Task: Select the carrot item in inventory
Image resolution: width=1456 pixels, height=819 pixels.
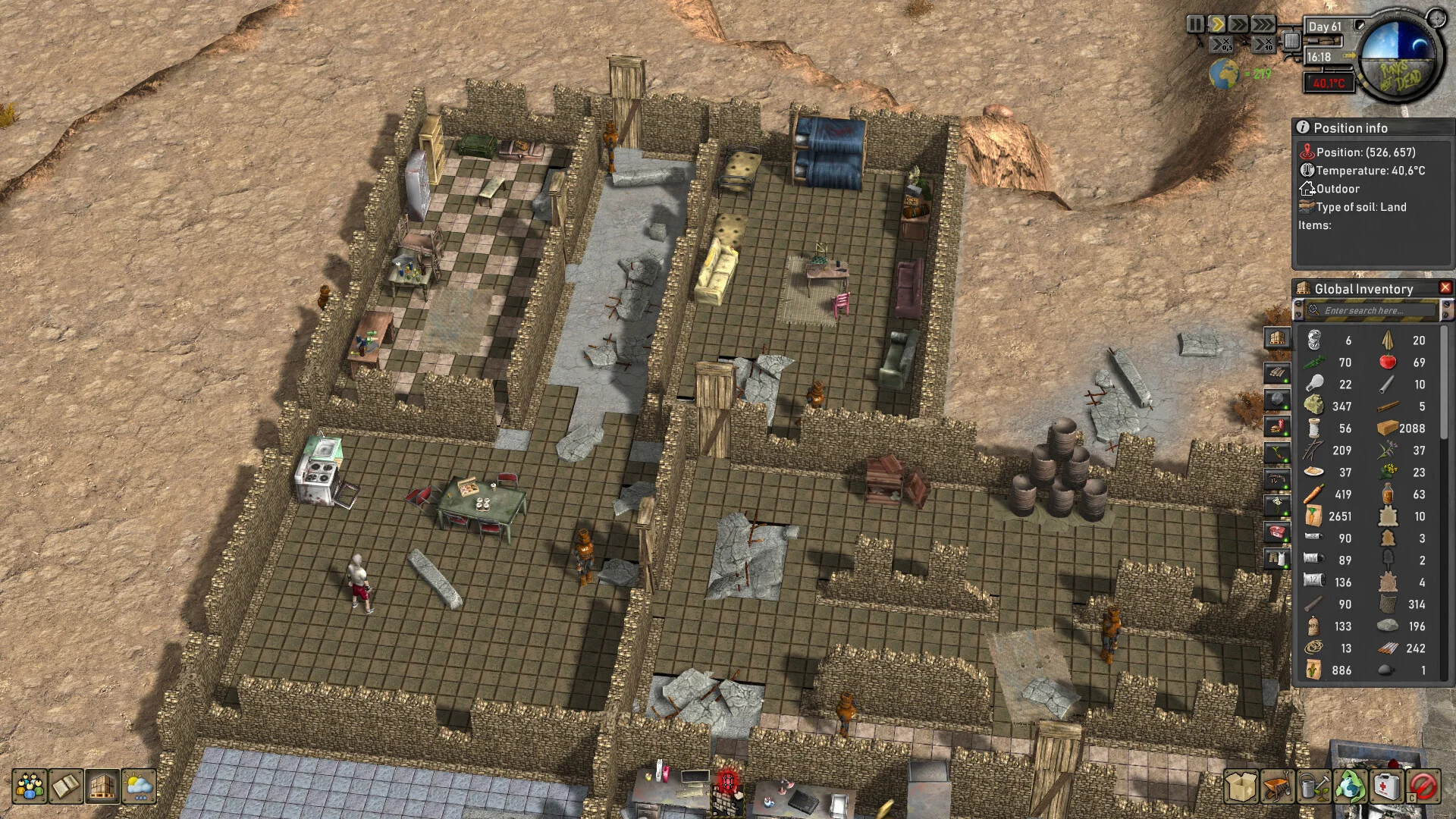Action: pyautogui.click(x=1314, y=494)
